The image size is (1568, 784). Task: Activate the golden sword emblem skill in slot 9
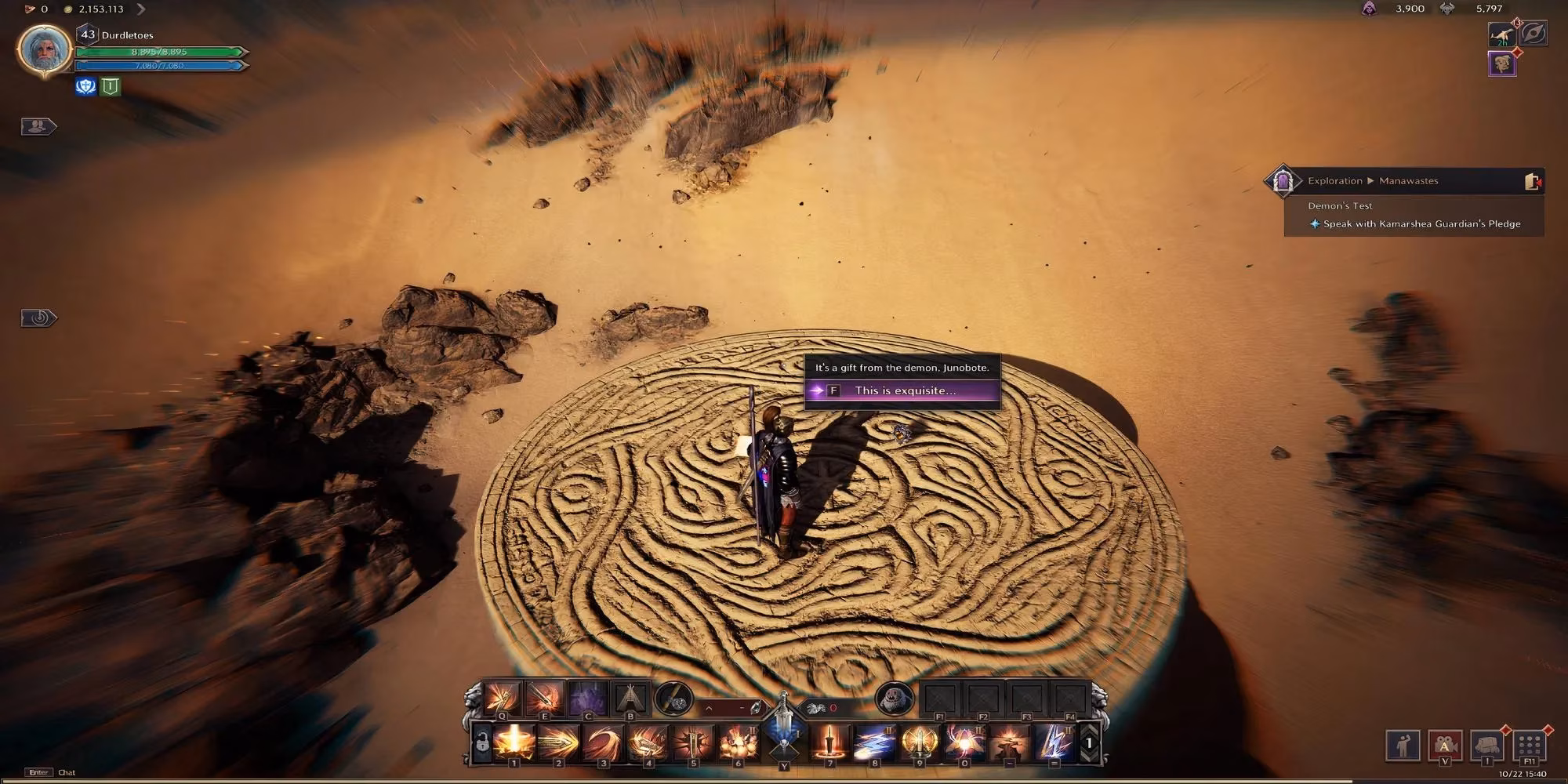coord(919,742)
